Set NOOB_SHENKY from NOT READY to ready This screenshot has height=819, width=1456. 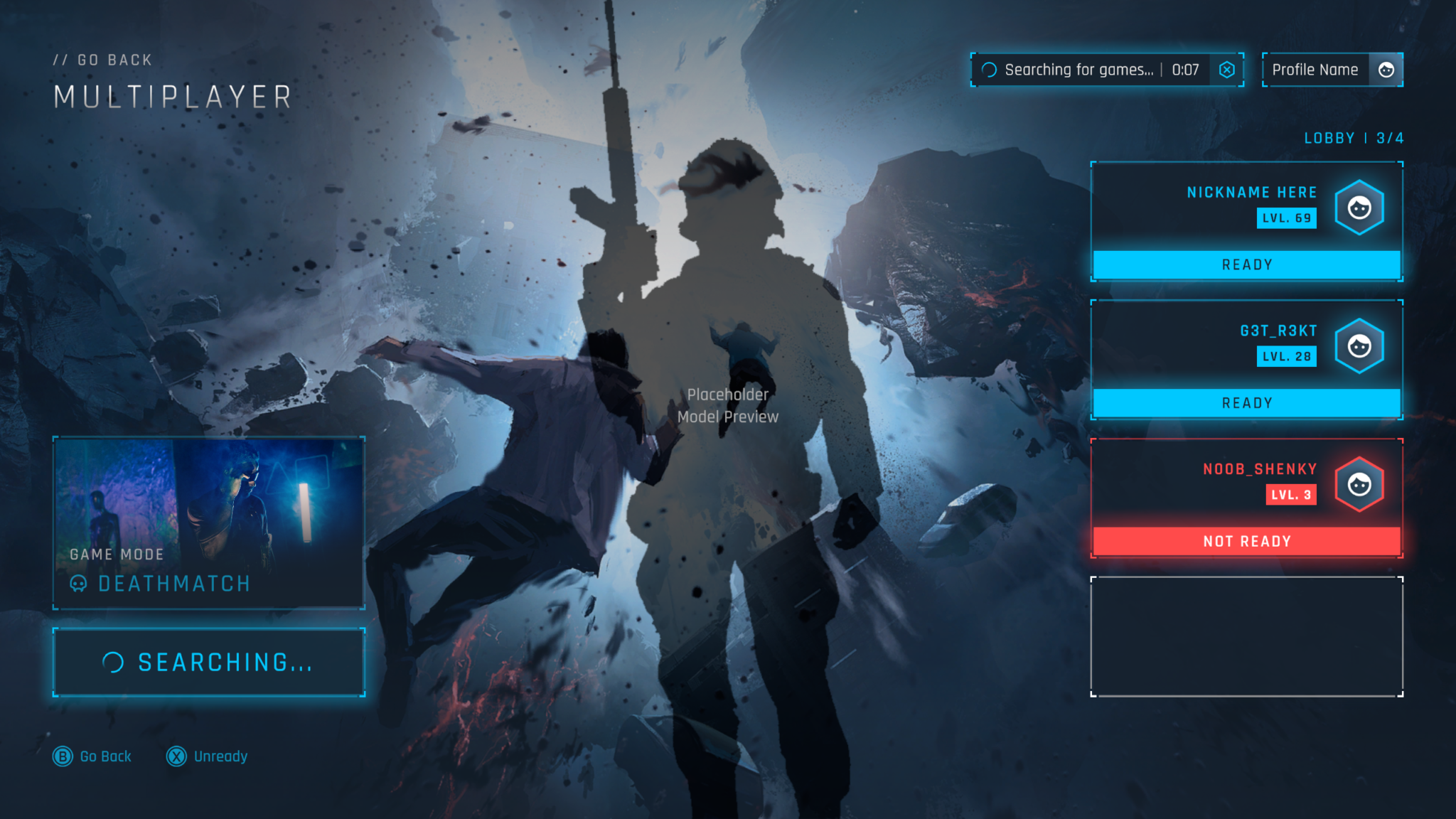click(1248, 540)
